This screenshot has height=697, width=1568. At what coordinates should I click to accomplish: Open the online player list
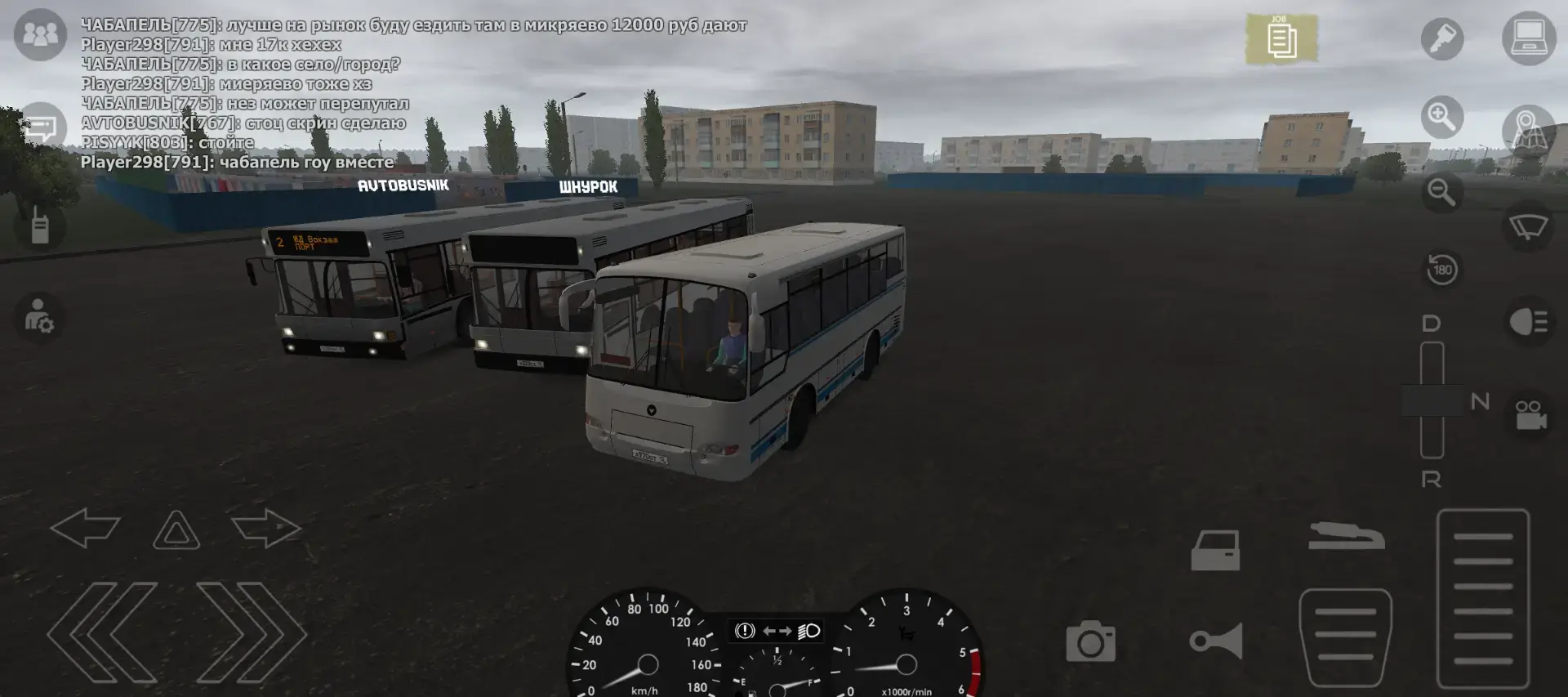(x=38, y=34)
